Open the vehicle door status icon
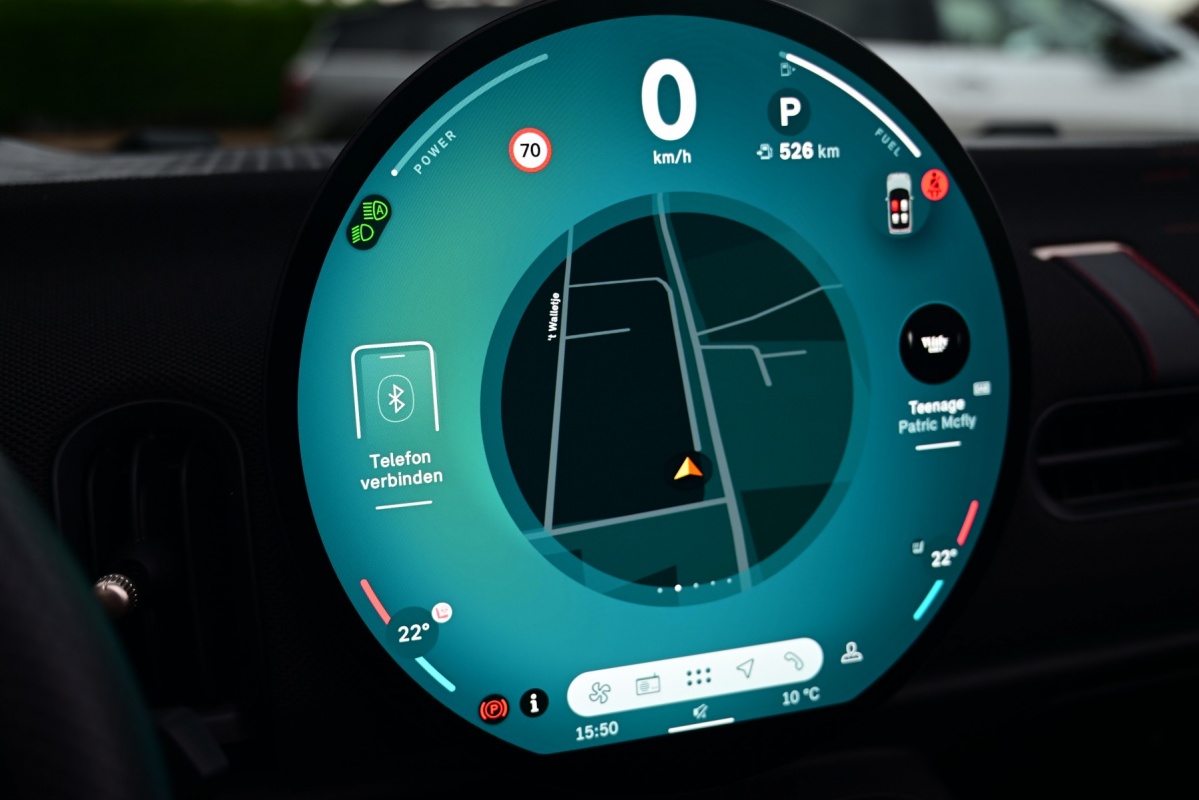Image resolution: width=1199 pixels, height=800 pixels. pyautogui.click(x=898, y=203)
